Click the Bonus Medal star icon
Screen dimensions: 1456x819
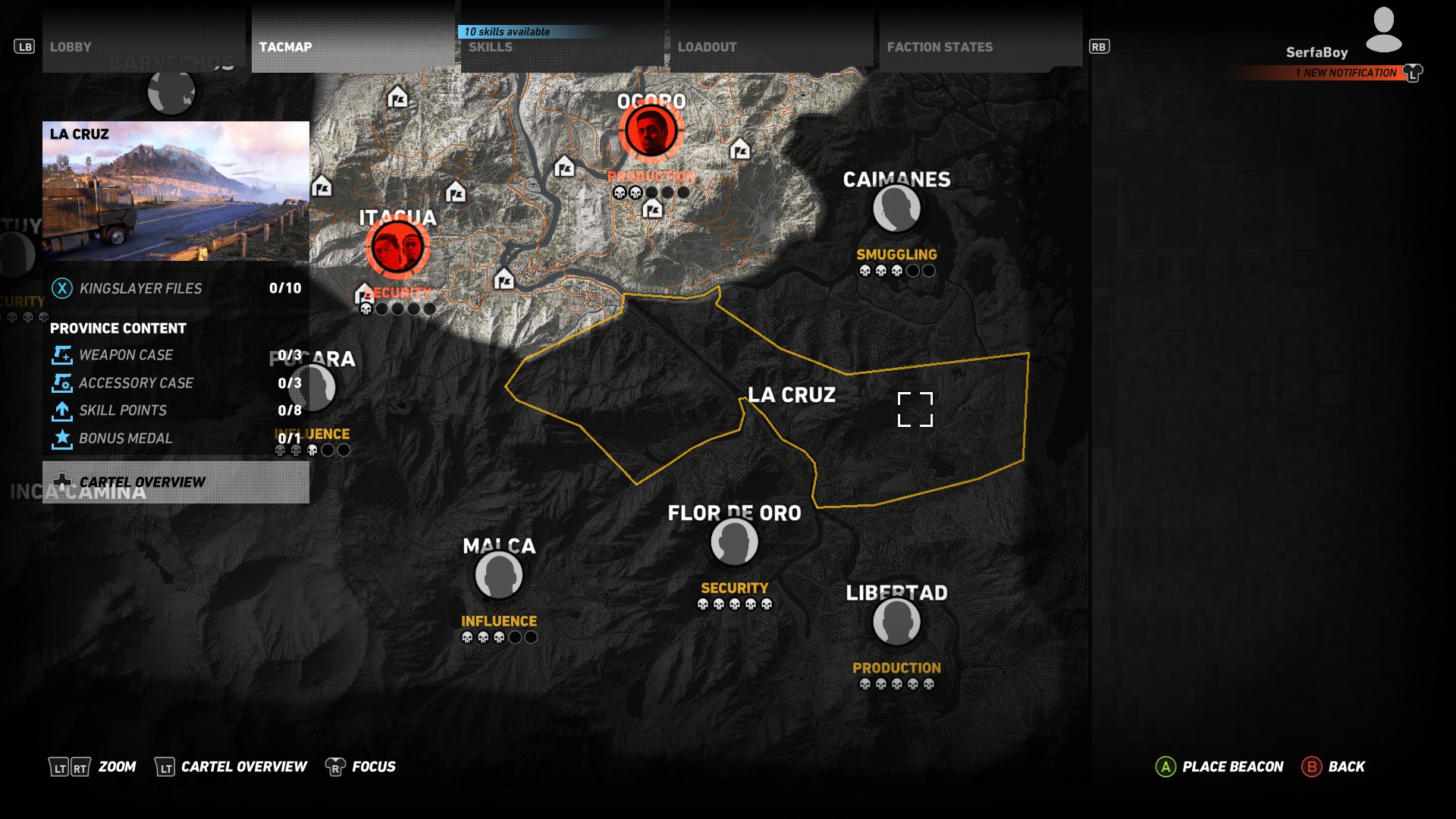[x=62, y=438]
